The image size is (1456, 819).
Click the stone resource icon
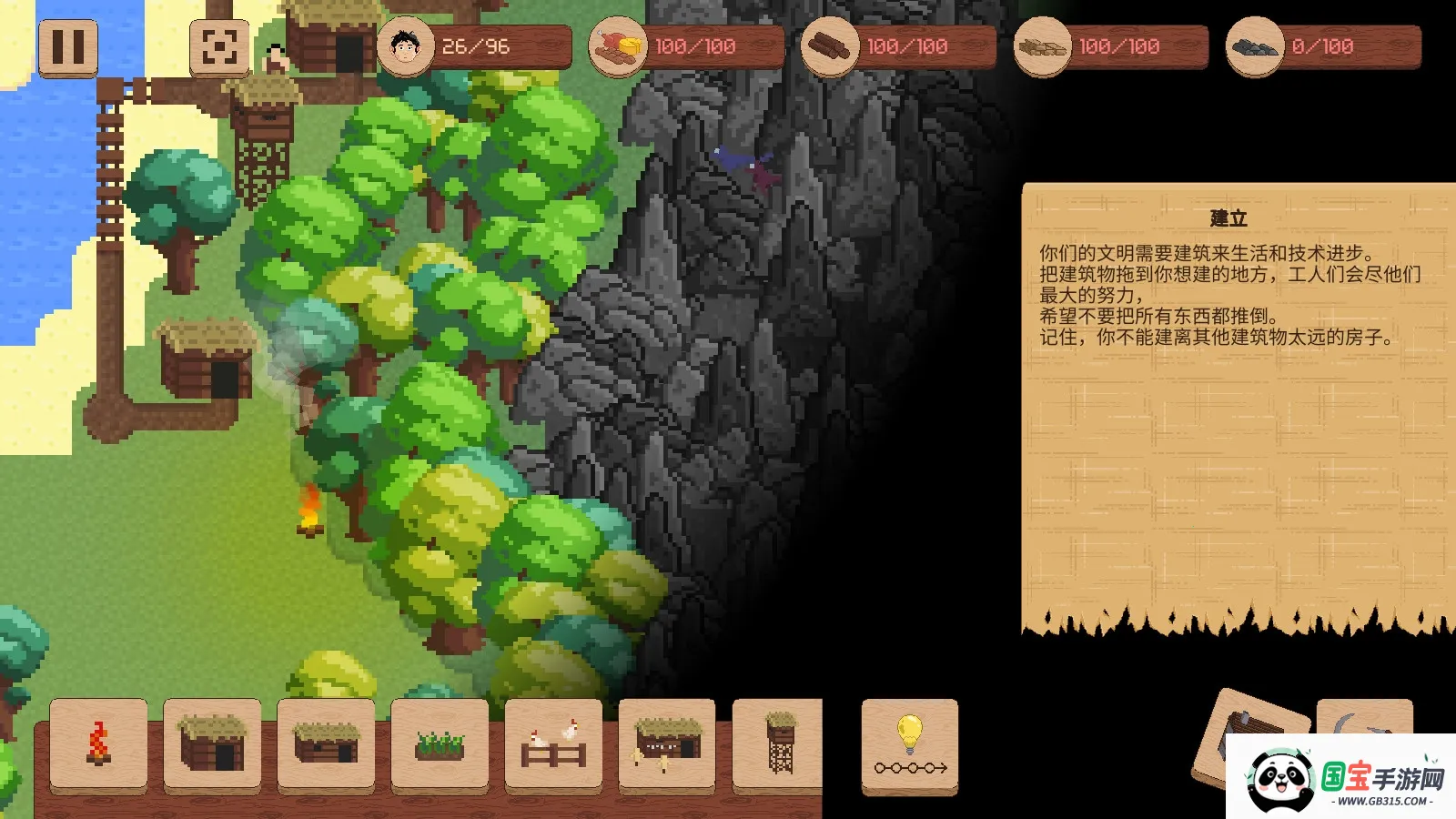click(1255, 46)
